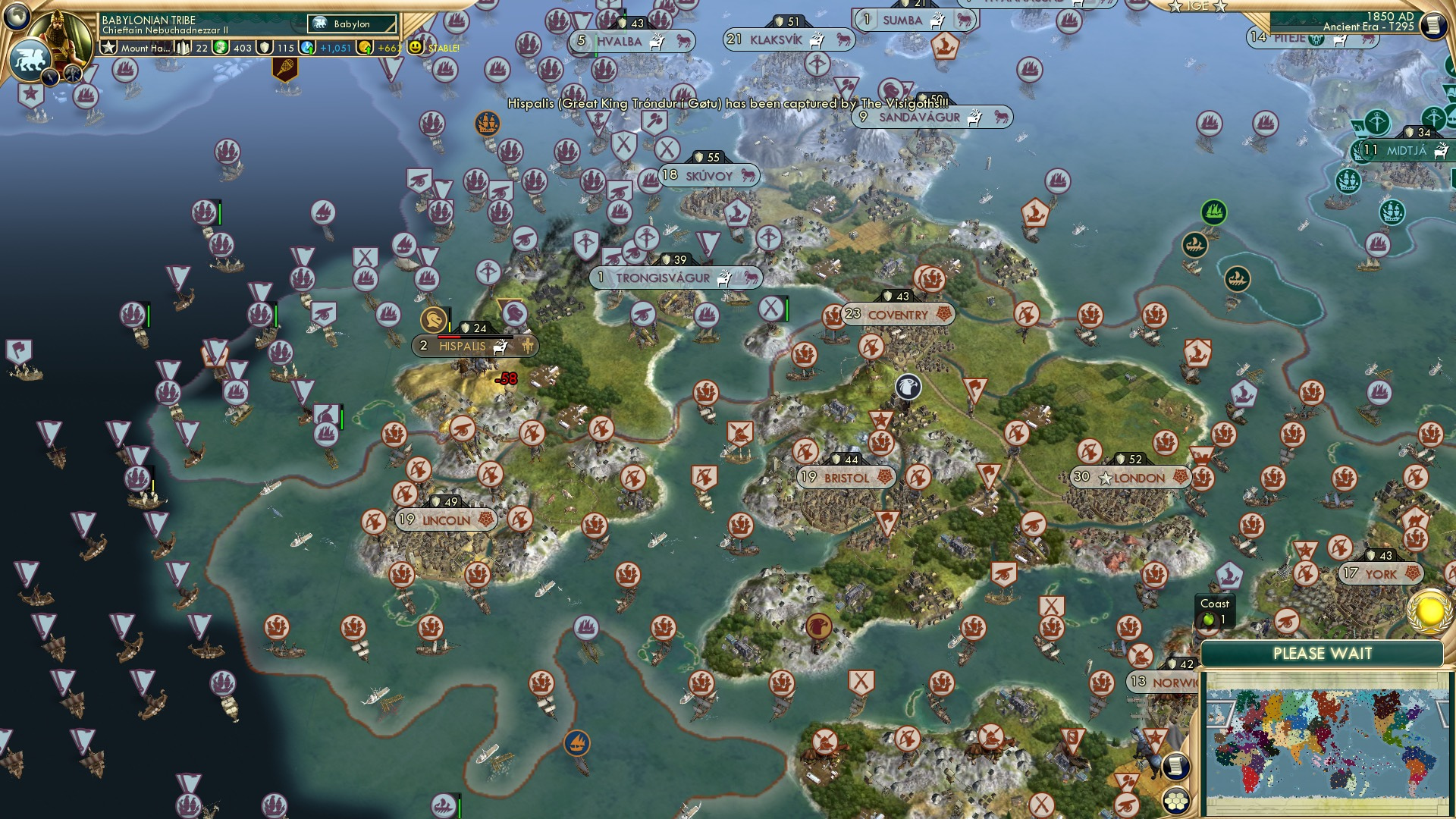Expand the Mount Ha... wonder entry
1456x819 pixels.
[x=146, y=49]
